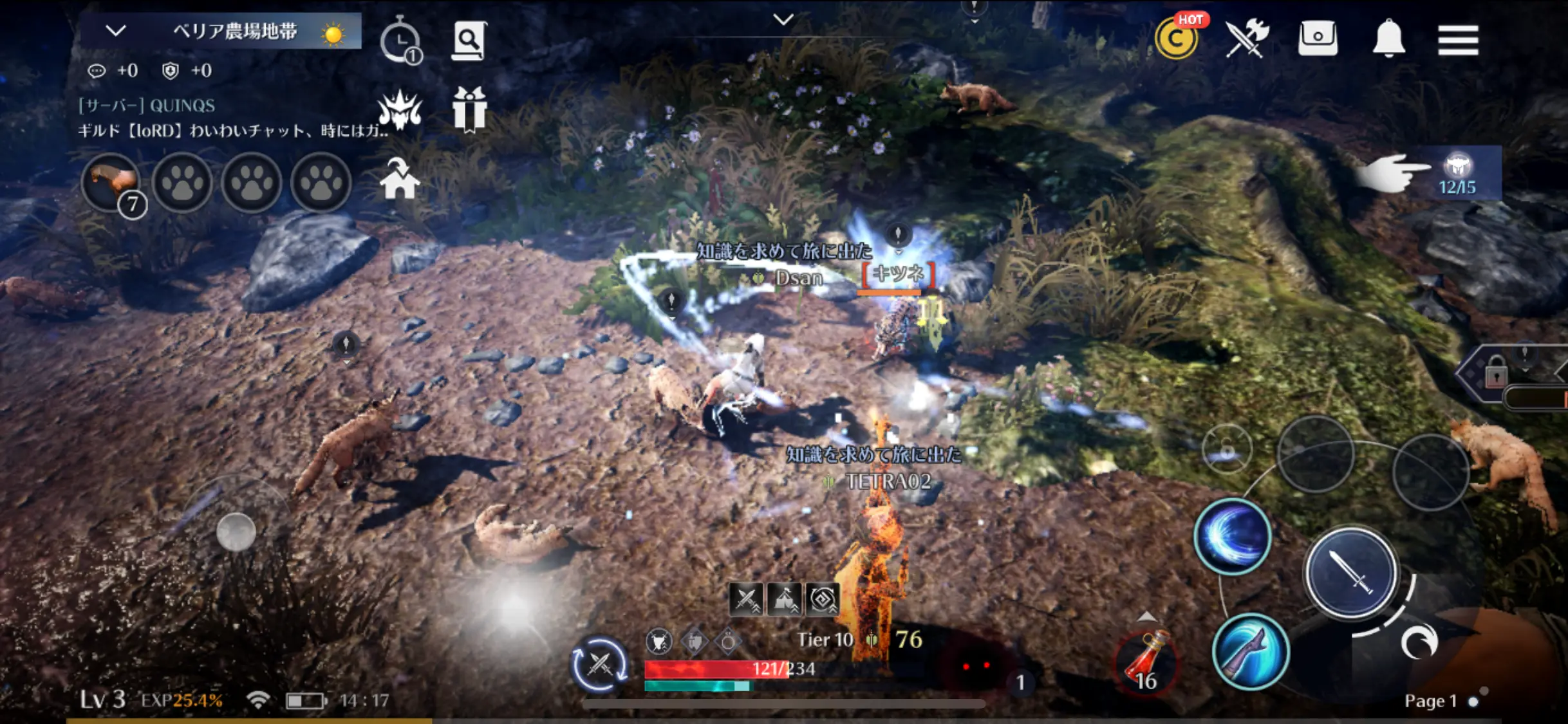Activate the blue crescent slash skill

(1232, 536)
